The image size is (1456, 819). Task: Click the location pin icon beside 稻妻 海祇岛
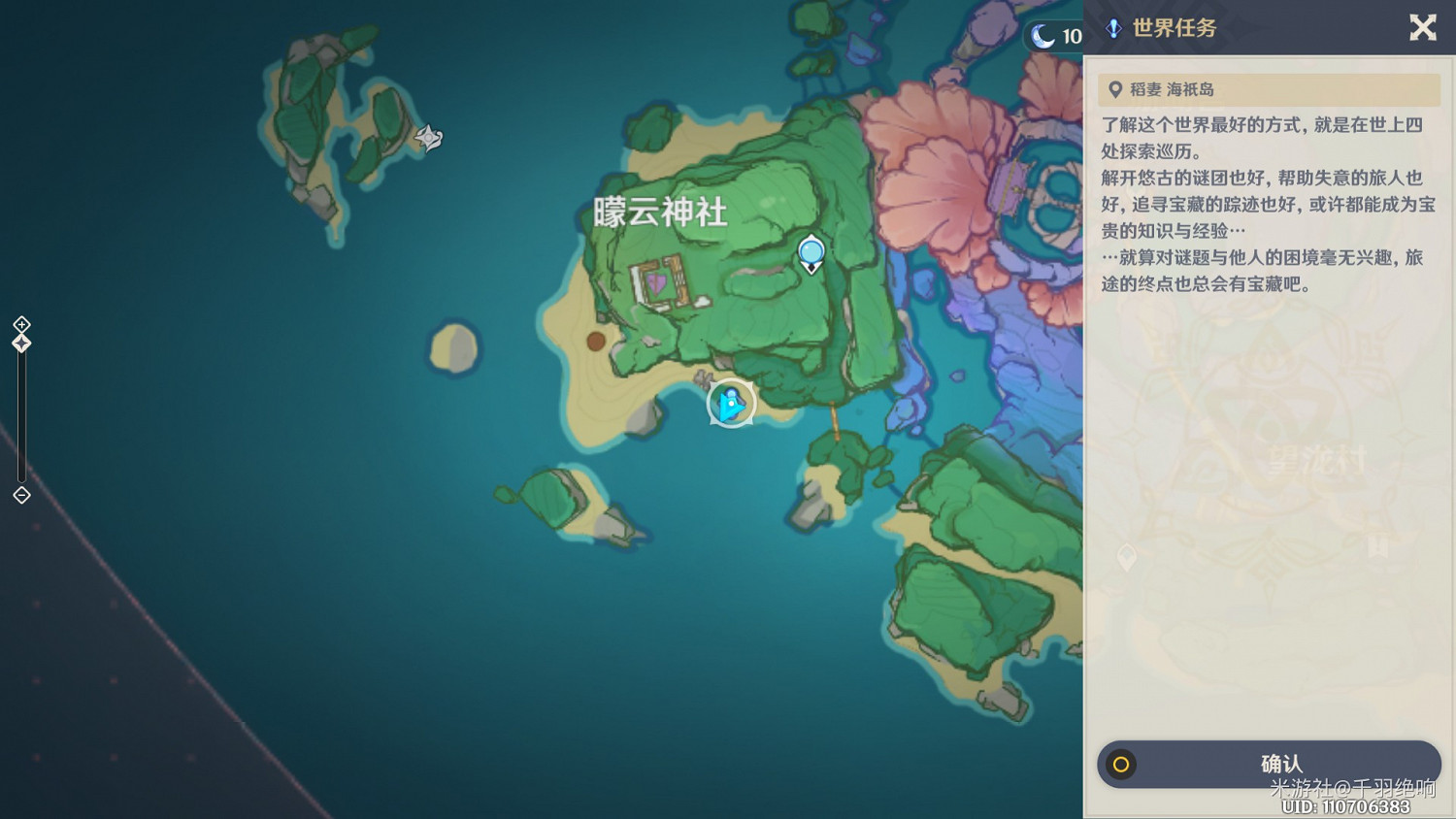tap(1113, 89)
